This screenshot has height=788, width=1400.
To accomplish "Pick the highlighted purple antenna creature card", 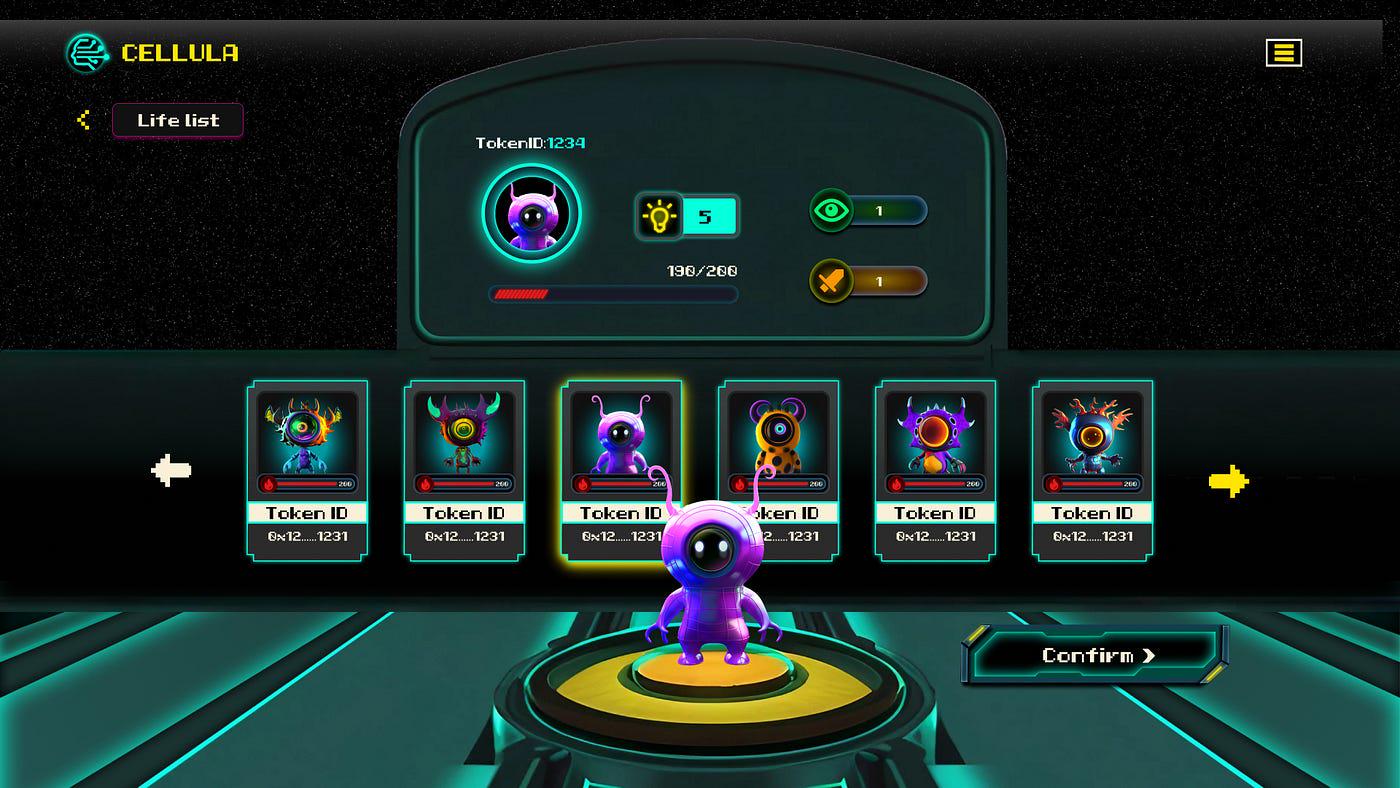I will (621, 440).
